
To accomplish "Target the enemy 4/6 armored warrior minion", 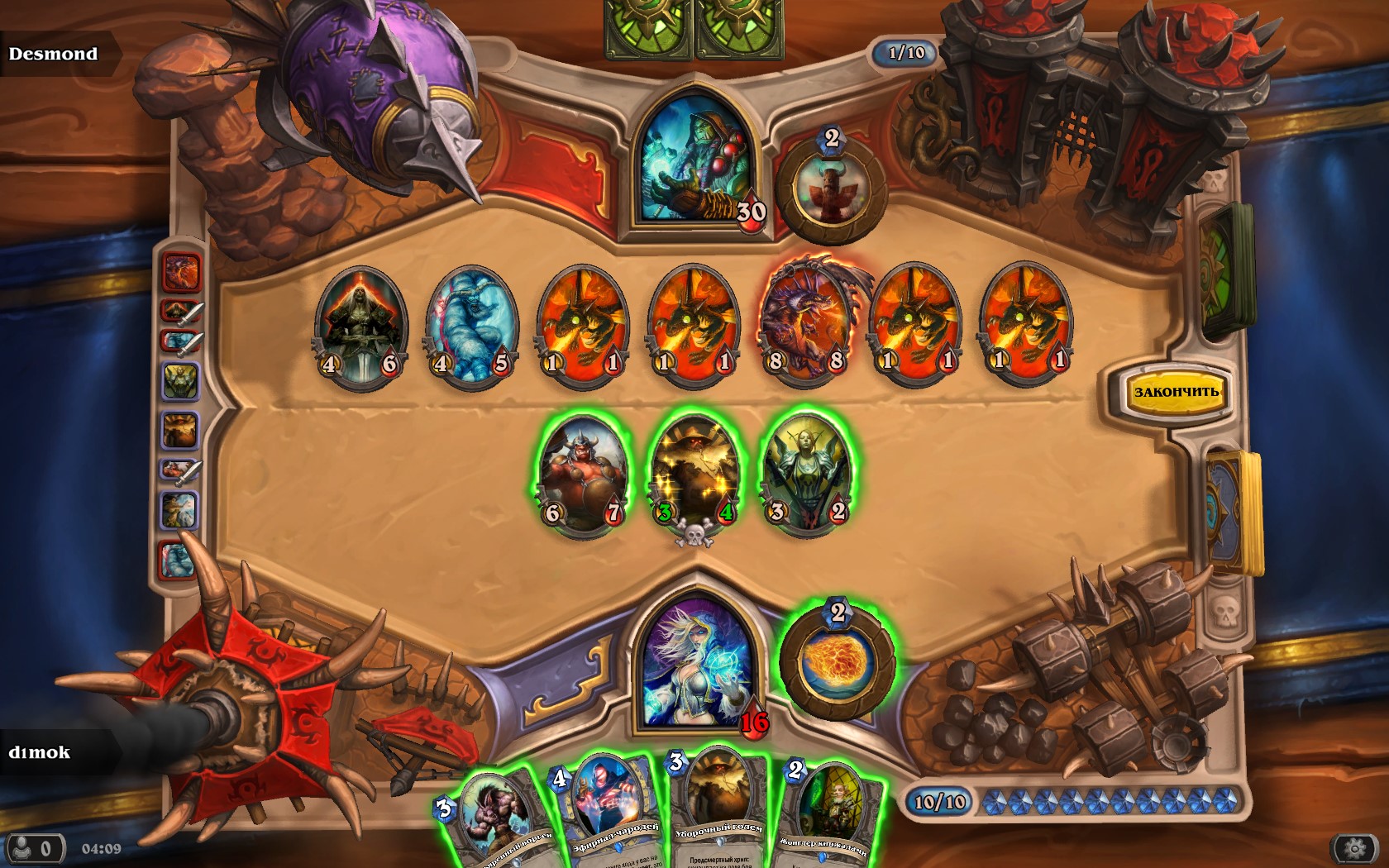I will 360,326.
